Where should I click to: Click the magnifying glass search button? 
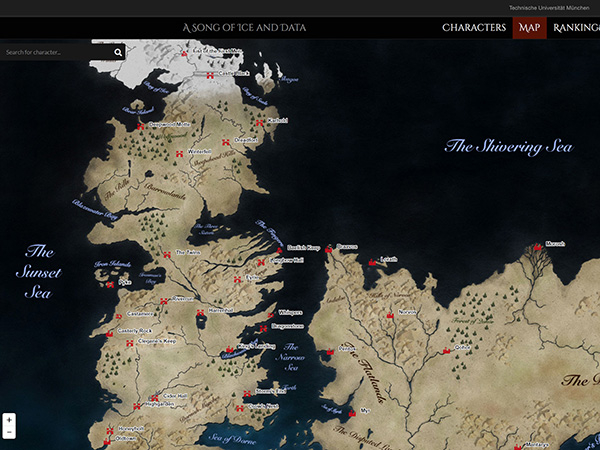(118, 52)
